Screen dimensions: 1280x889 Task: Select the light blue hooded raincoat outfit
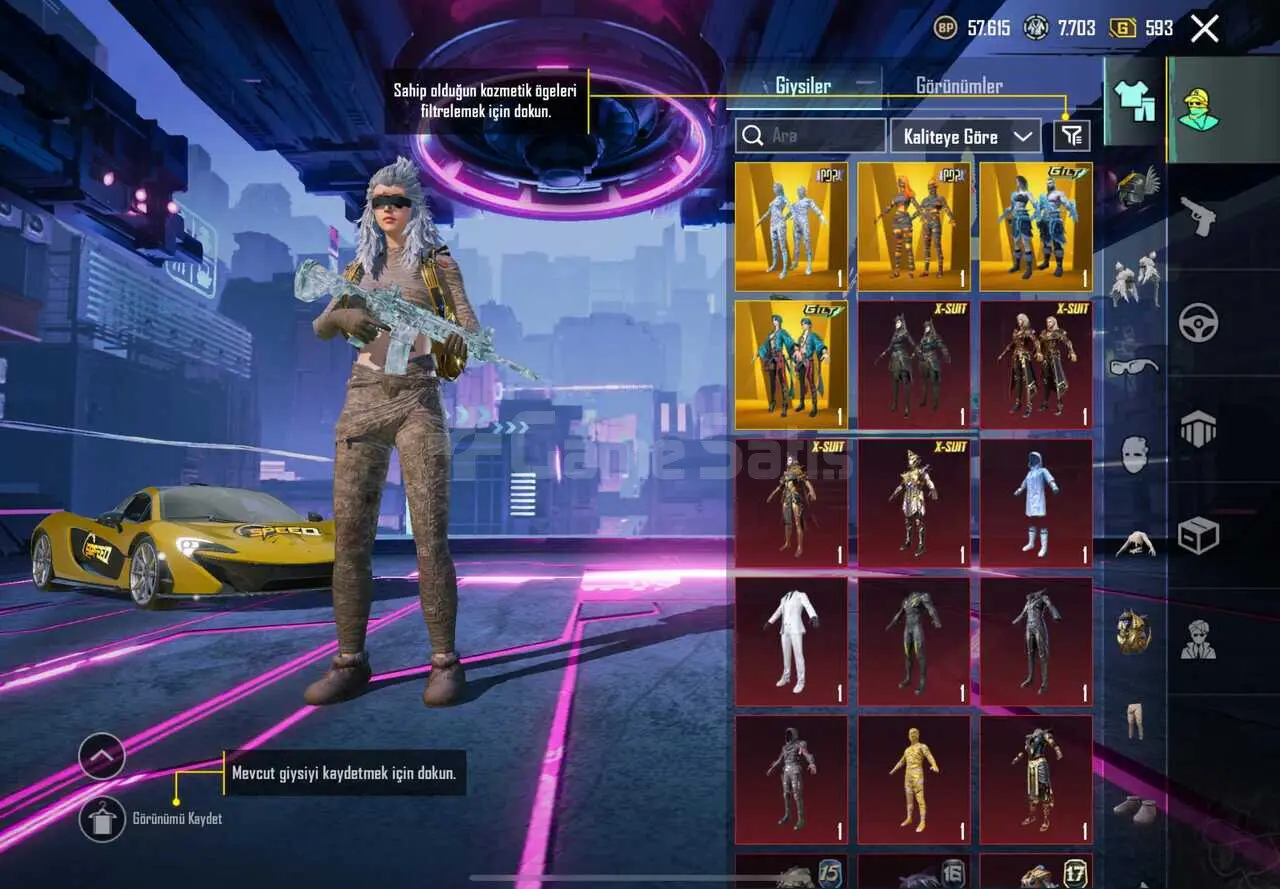point(1036,503)
